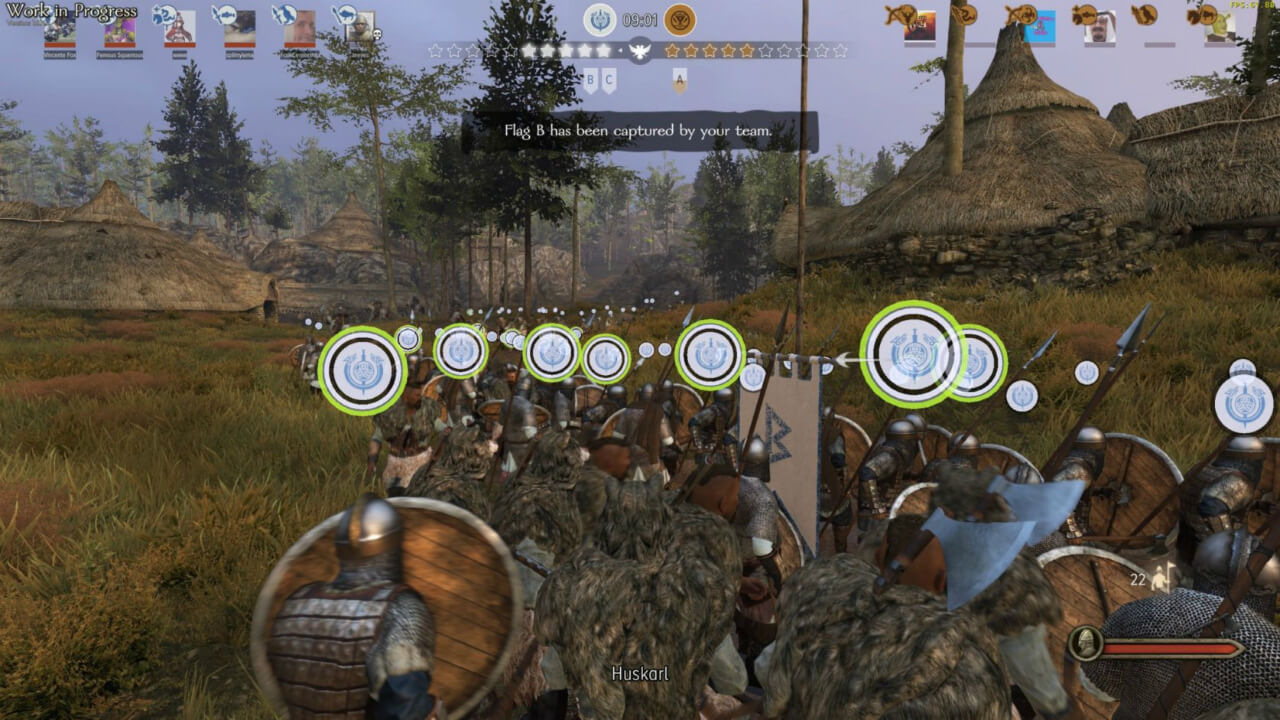The height and width of the screenshot is (720, 1280).
Task: Click the skull status icon on the sixth teammate portrait
Action: tap(377, 34)
